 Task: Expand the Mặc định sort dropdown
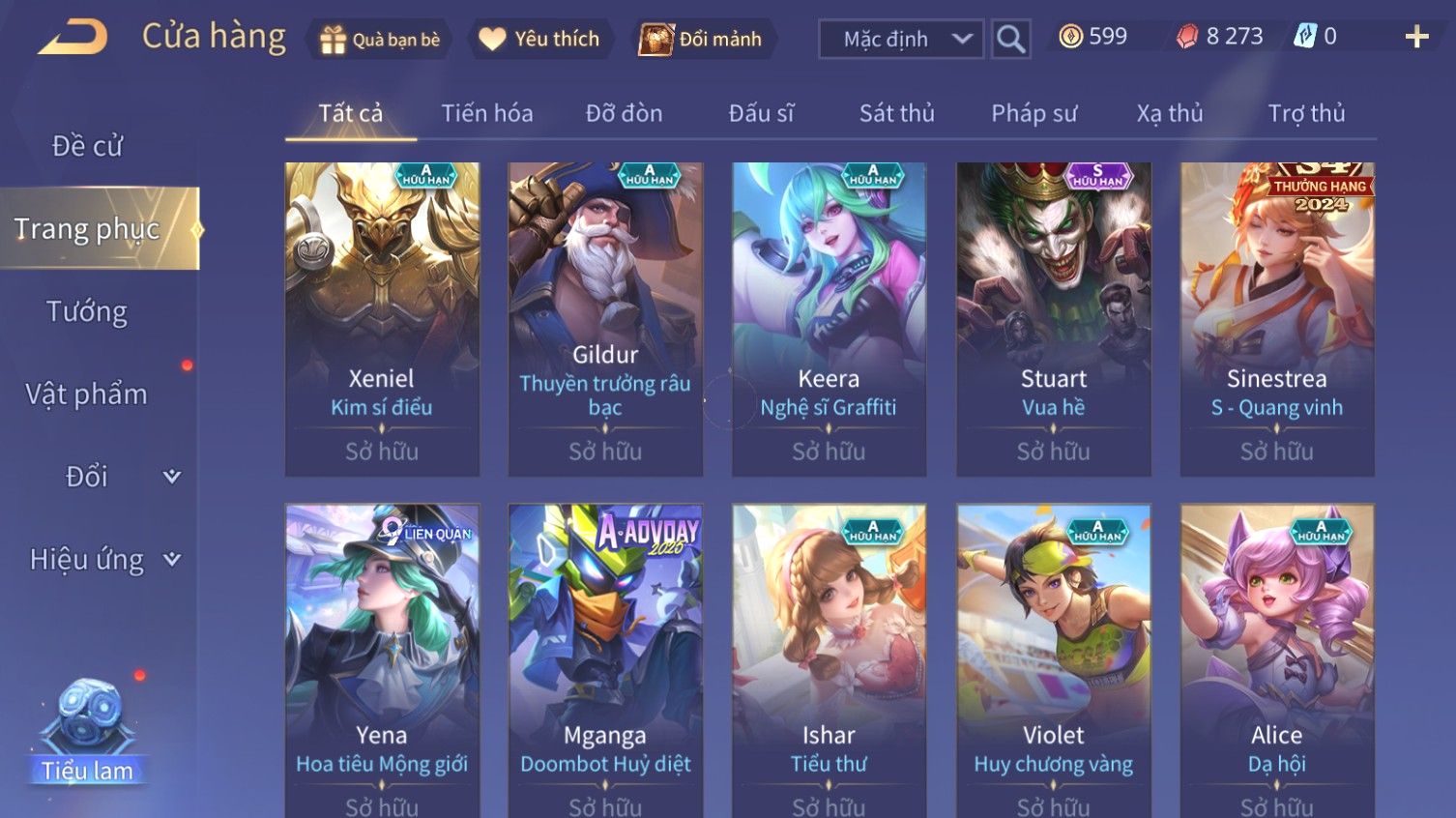coord(901,40)
